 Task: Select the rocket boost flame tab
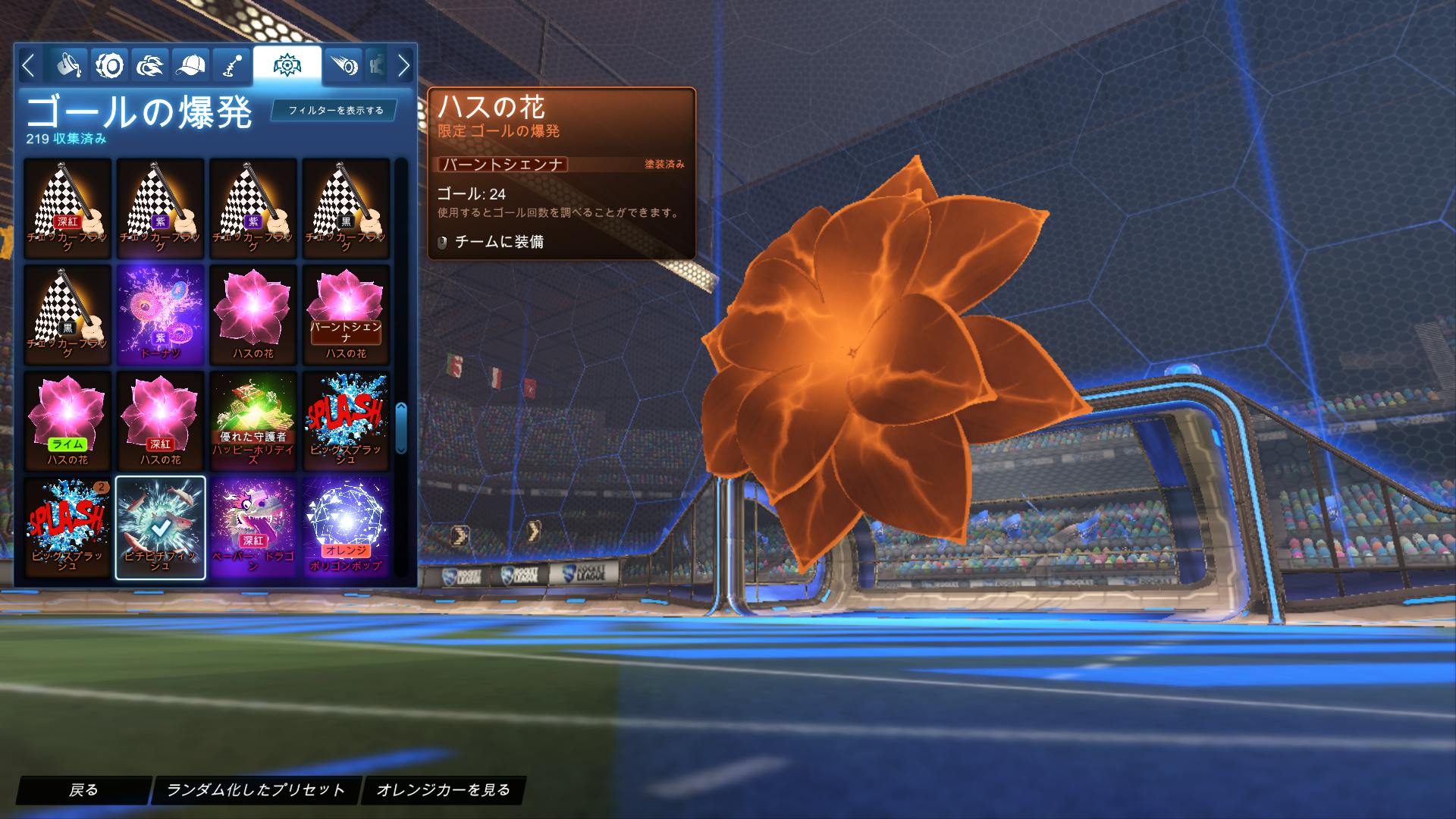[x=151, y=66]
